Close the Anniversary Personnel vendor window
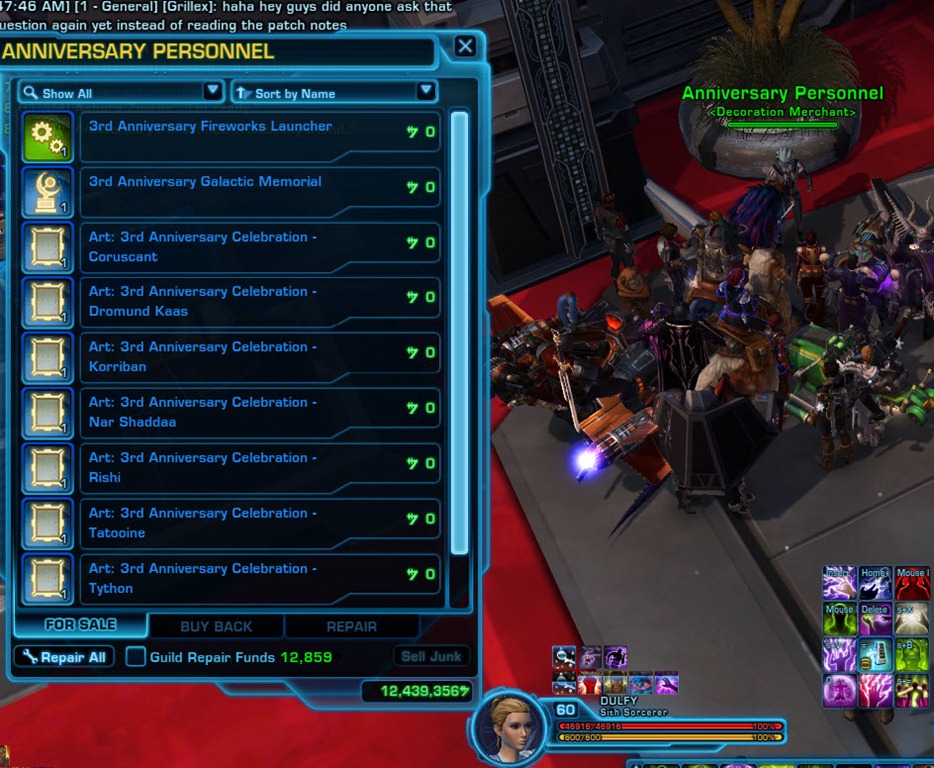Viewport: 934px width, 768px height. pos(465,46)
